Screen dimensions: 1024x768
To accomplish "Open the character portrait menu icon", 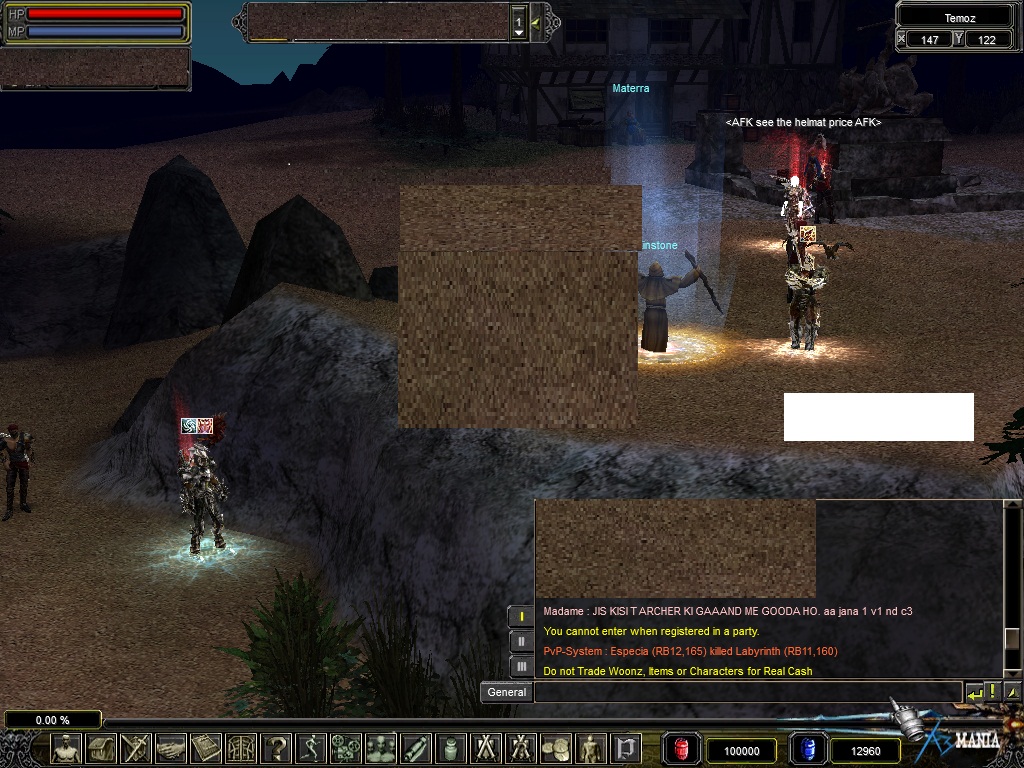I will click(x=66, y=748).
